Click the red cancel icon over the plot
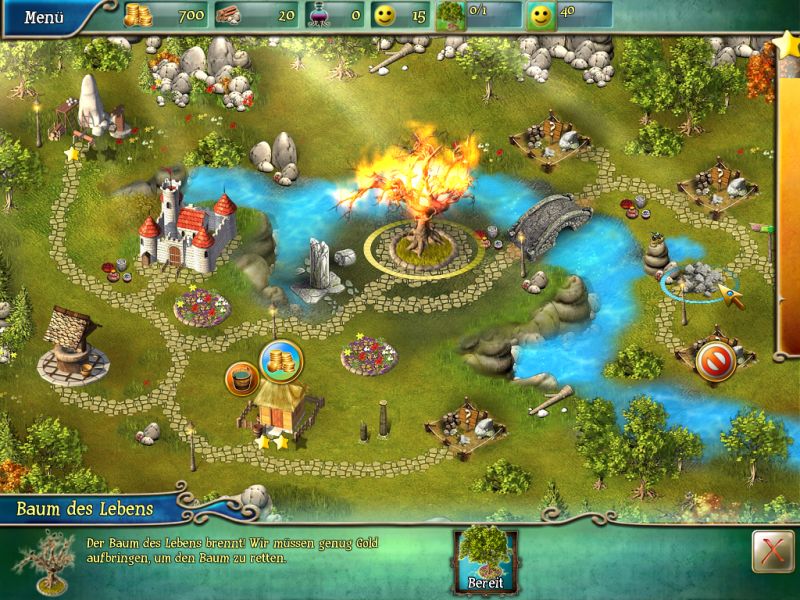 point(717,360)
